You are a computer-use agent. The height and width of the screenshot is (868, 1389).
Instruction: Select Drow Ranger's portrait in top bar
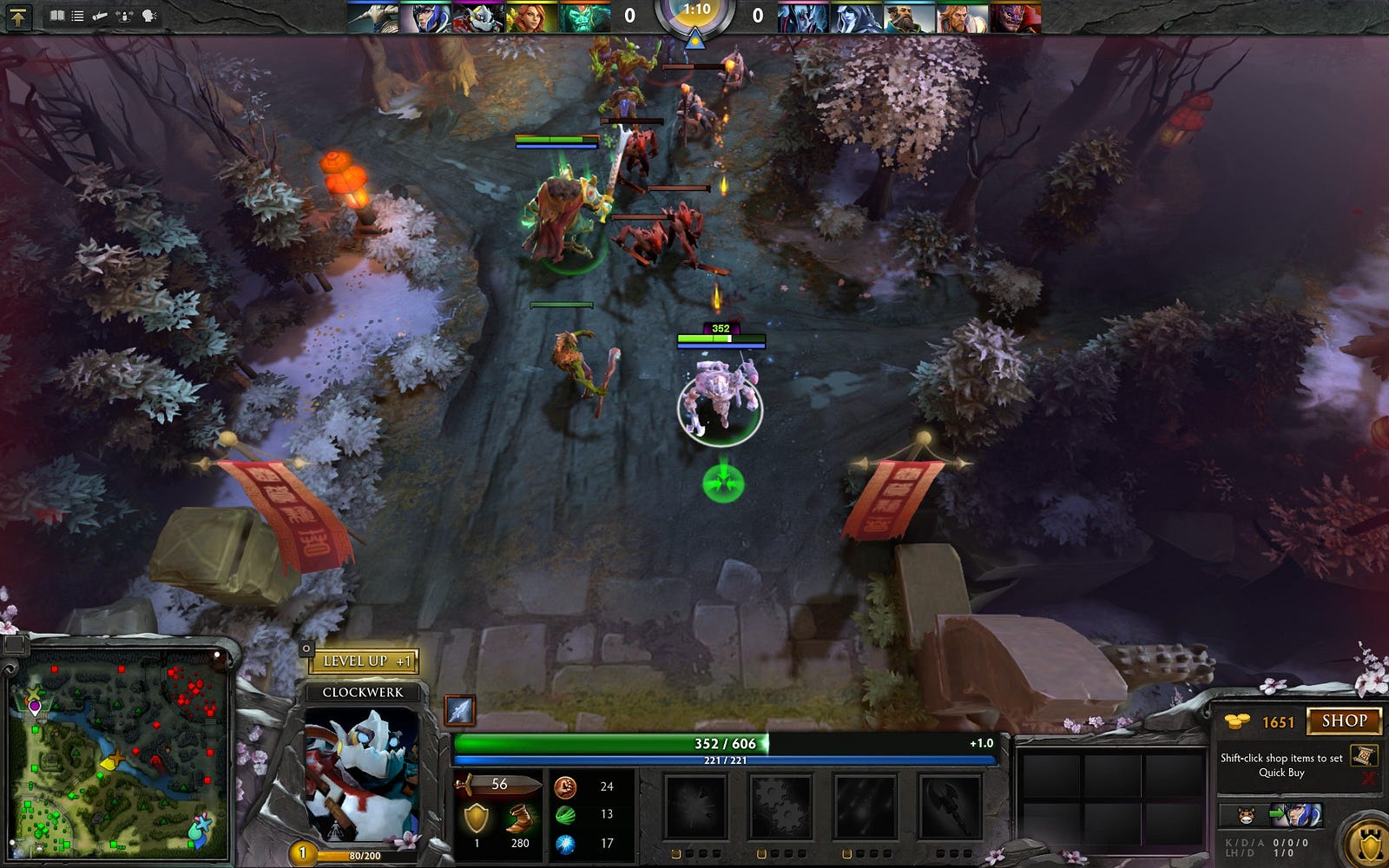coord(856,16)
